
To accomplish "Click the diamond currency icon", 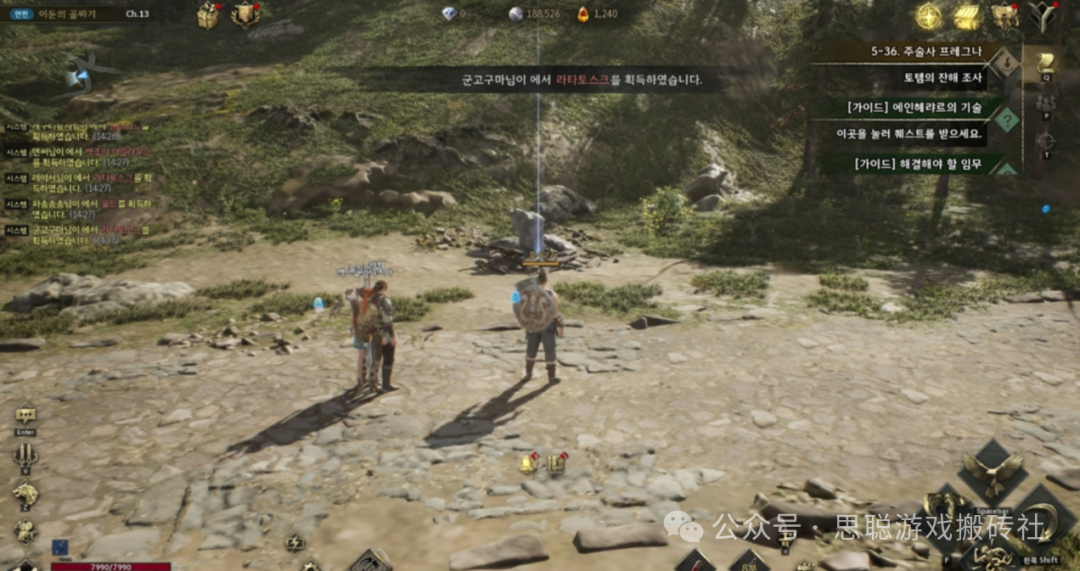I will (448, 14).
